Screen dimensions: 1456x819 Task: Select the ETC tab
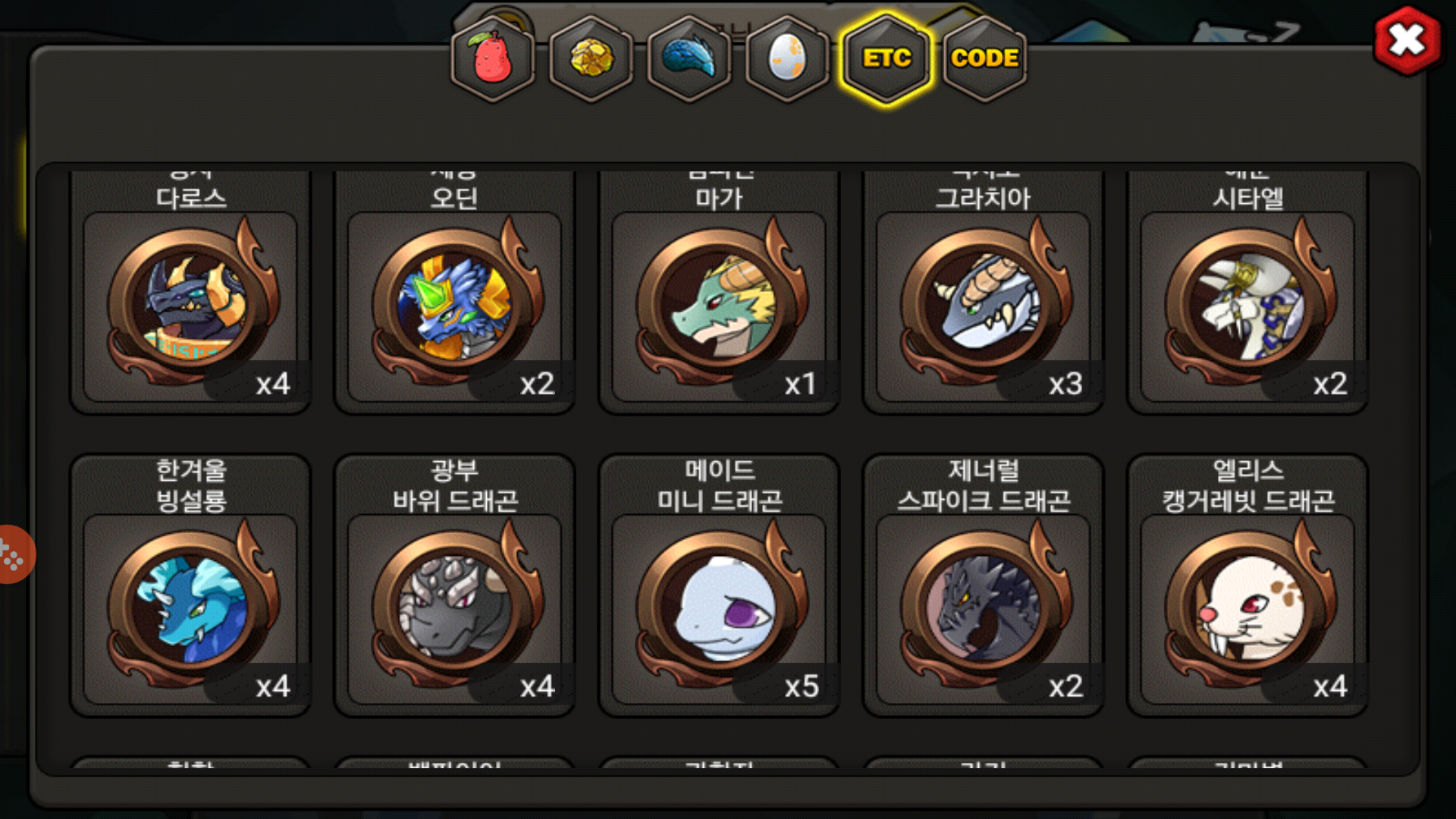[886, 58]
